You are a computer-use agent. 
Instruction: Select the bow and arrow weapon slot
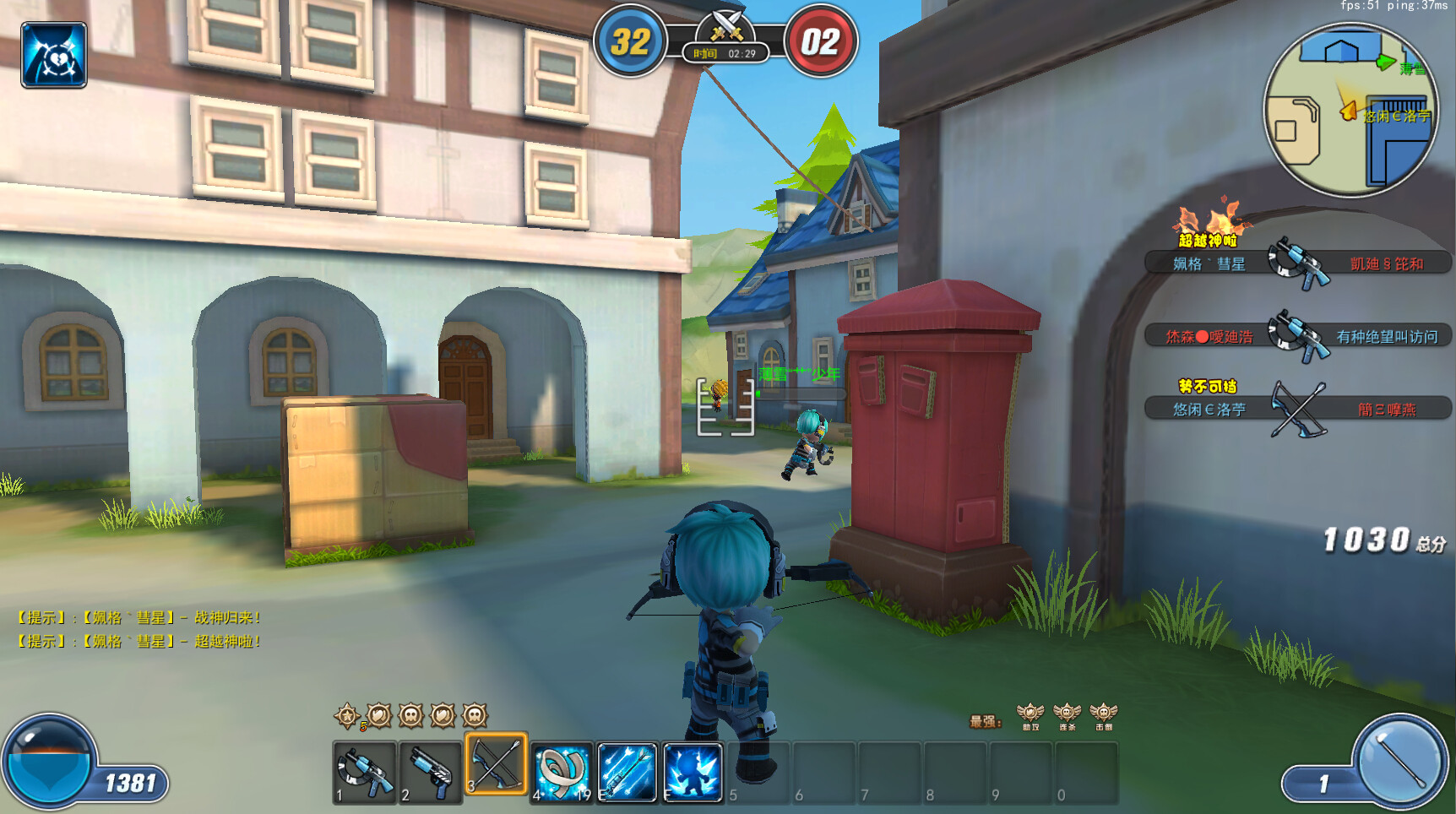point(497,764)
